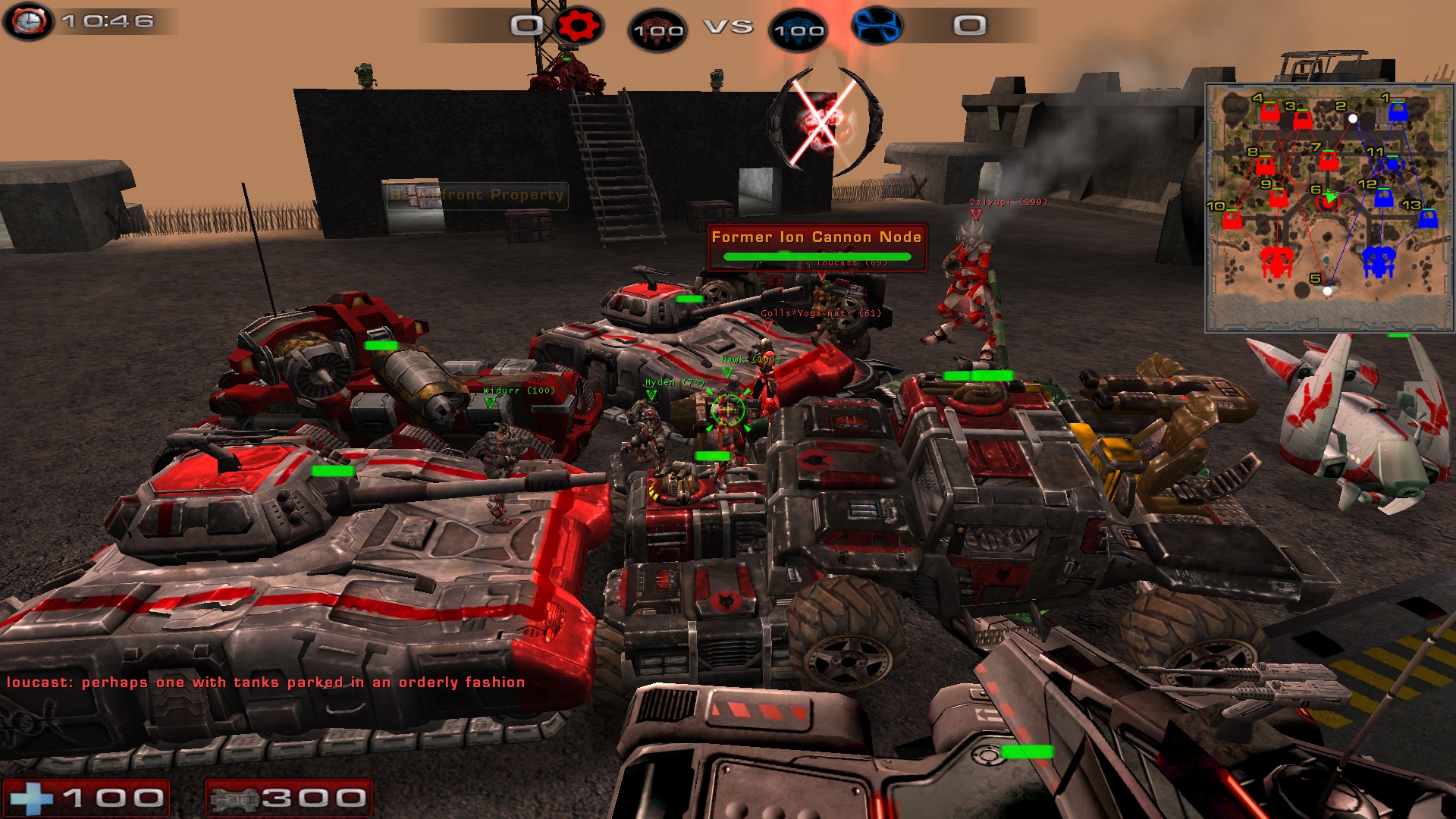The width and height of the screenshot is (1456, 819).
Task: Select the blue power core on minimap
Action: click(1379, 262)
